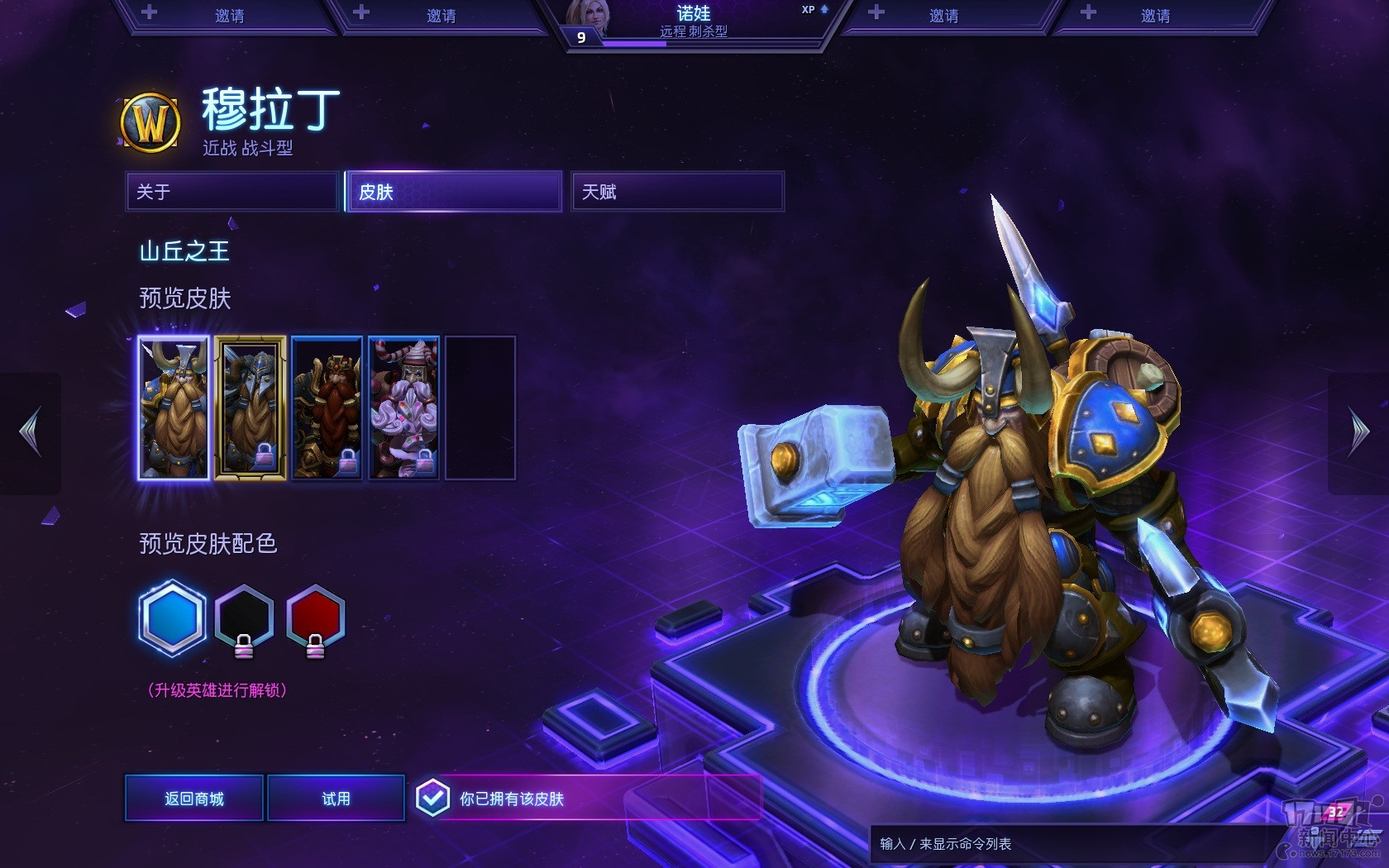Pick the blue skin color hexagon
The image size is (1389, 868).
point(172,618)
